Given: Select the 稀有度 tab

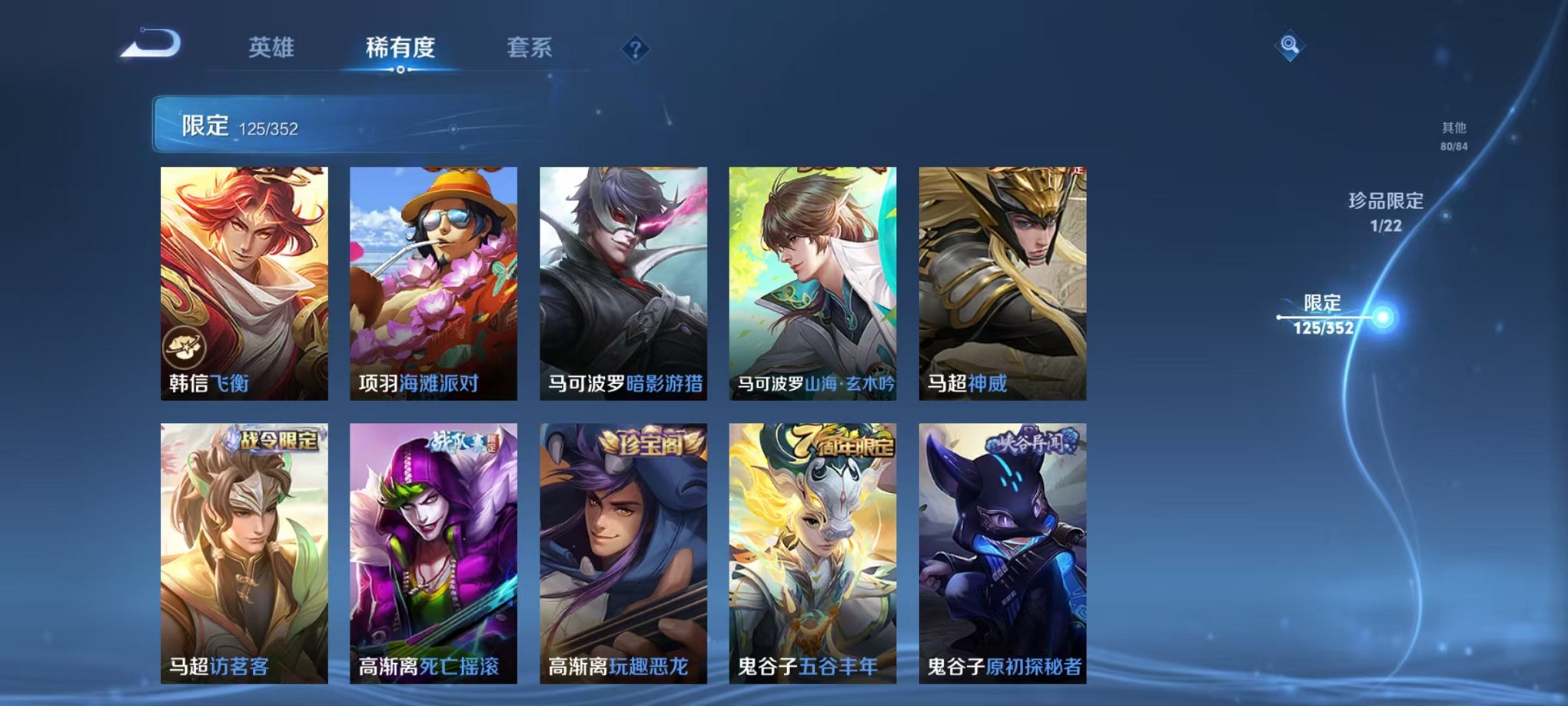Looking at the screenshot, I should tap(400, 48).
